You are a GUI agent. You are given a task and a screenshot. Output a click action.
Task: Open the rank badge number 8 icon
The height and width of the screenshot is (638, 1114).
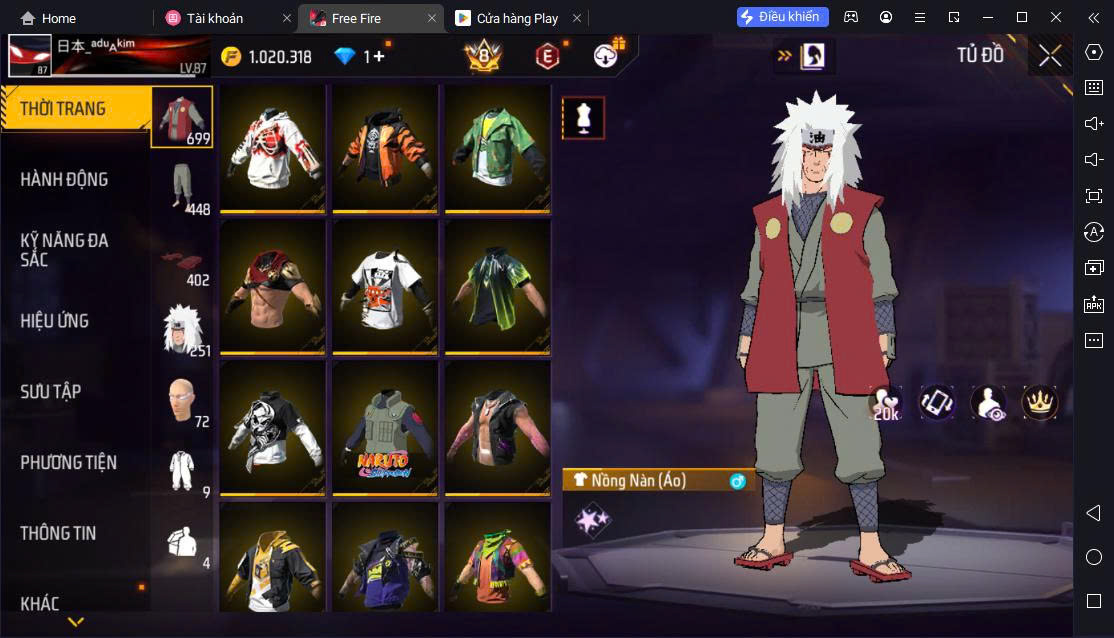pyautogui.click(x=483, y=57)
